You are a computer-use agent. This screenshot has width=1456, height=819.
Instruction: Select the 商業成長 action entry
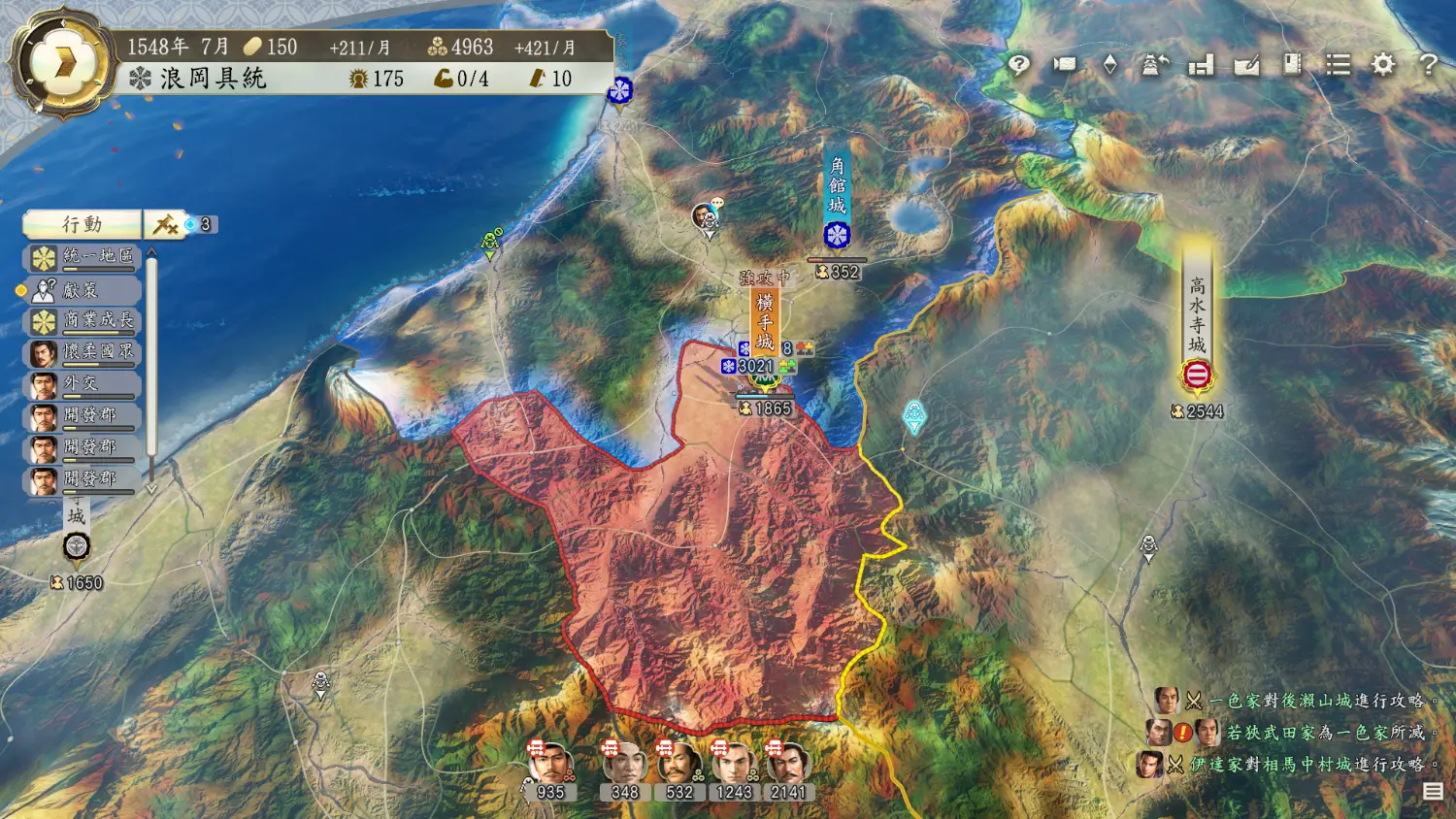coord(84,321)
